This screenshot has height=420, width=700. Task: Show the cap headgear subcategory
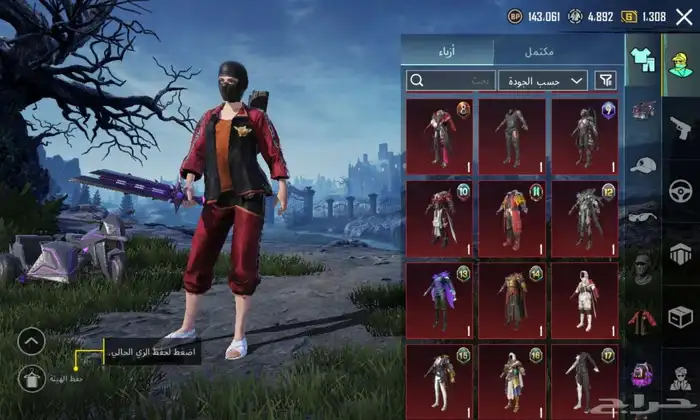coord(642,165)
